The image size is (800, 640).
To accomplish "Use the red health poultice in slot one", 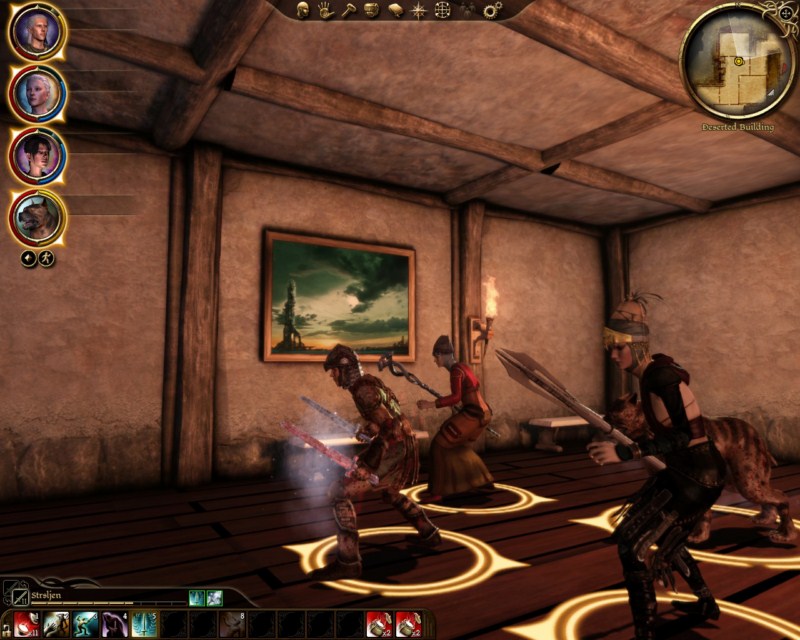I will click(x=27, y=625).
